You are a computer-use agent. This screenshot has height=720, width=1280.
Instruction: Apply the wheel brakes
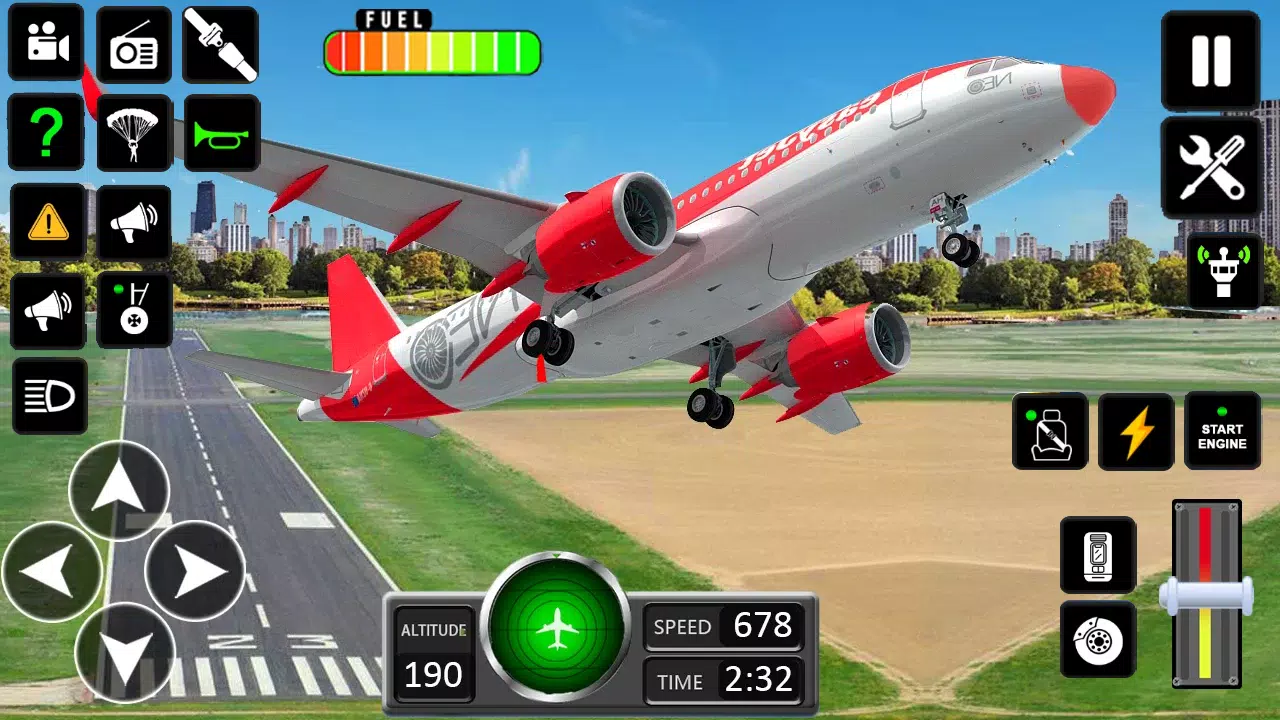pos(1097,640)
